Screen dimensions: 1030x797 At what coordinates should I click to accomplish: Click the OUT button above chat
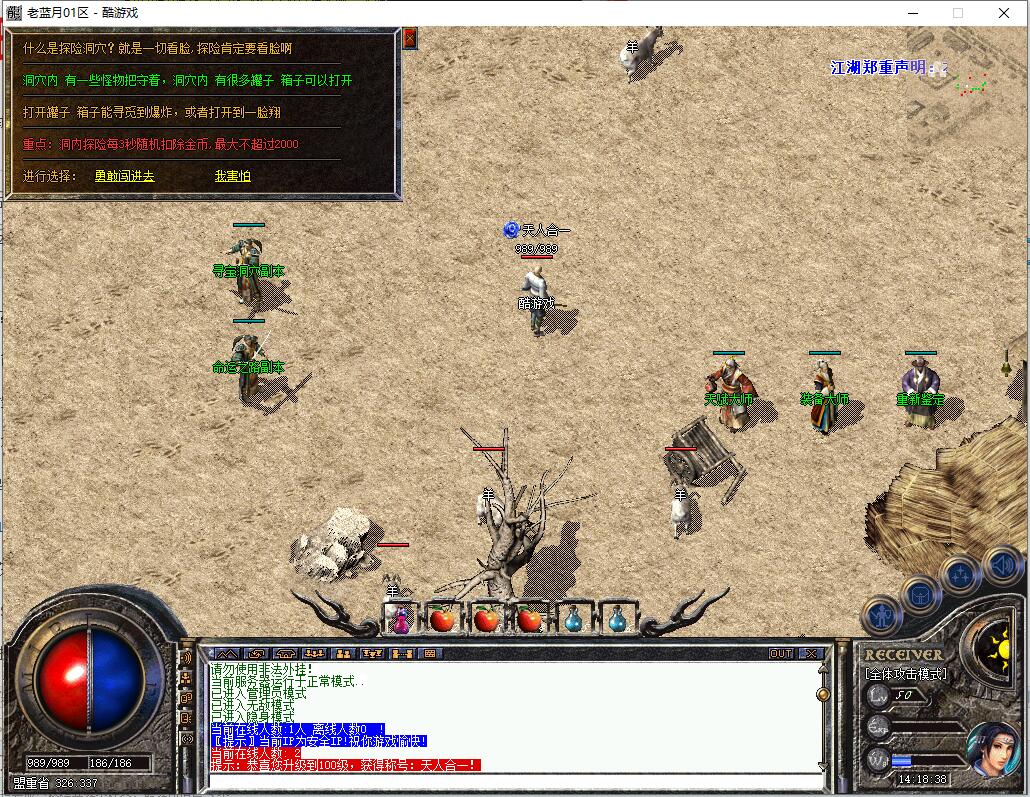[x=781, y=653]
